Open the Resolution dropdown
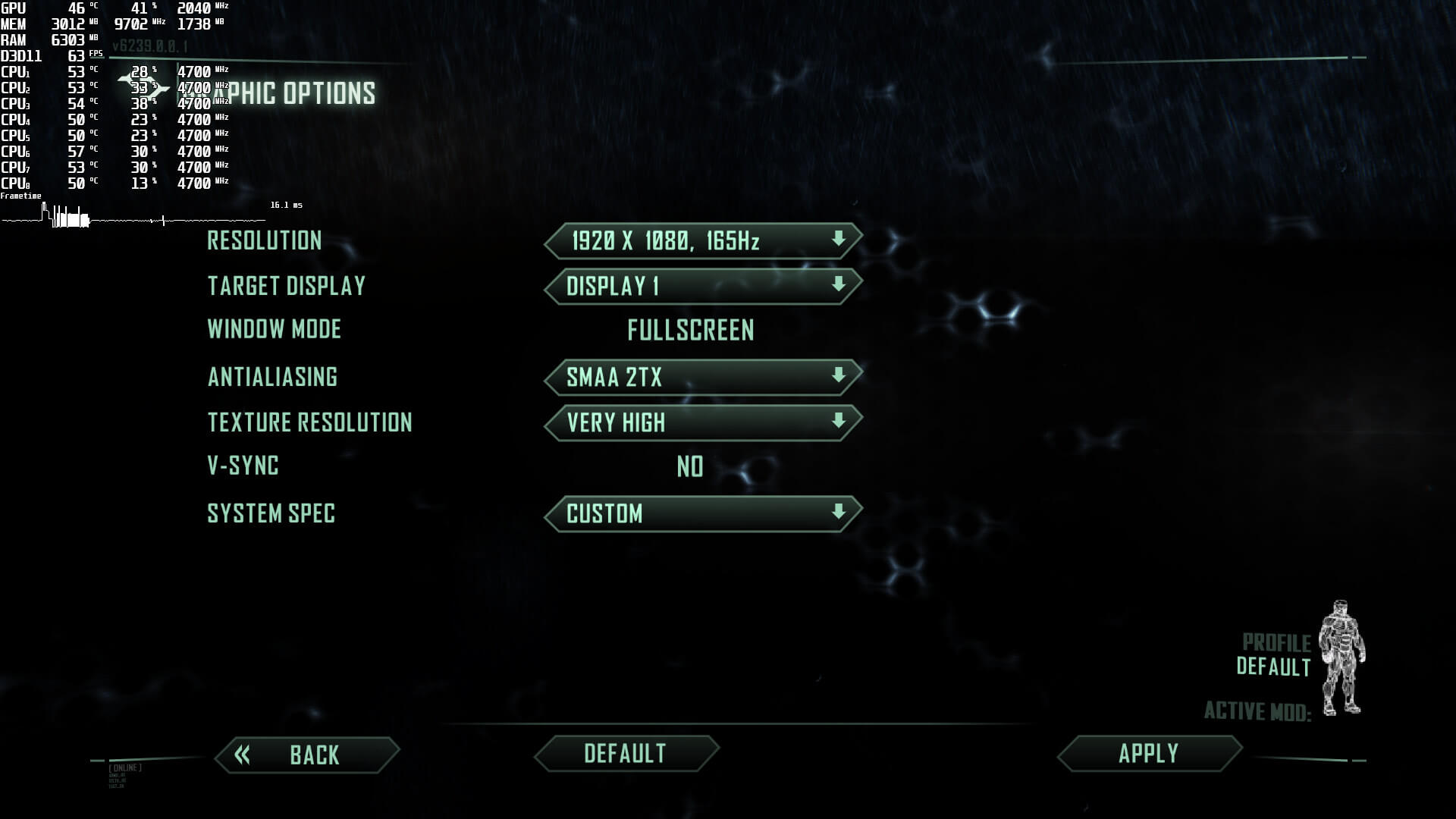The image size is (1456, 819). click(x=703, y=241)
